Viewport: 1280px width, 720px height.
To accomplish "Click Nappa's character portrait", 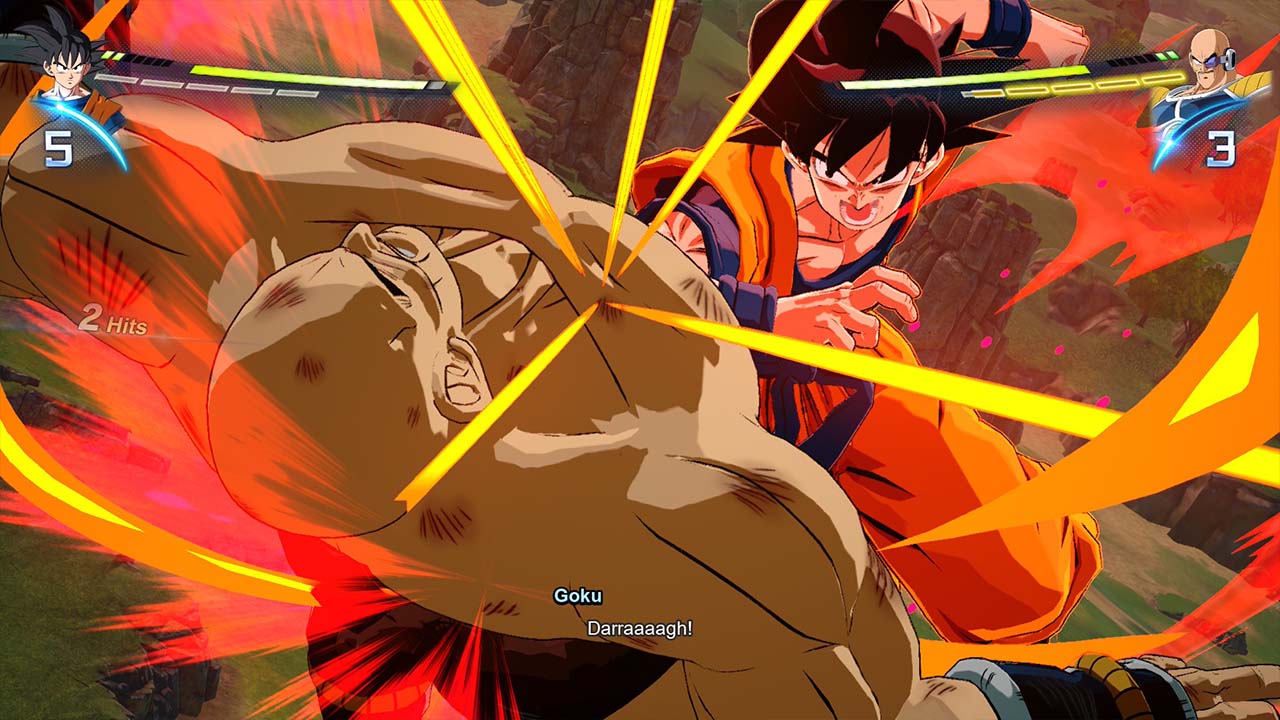I will [1210, 66].
